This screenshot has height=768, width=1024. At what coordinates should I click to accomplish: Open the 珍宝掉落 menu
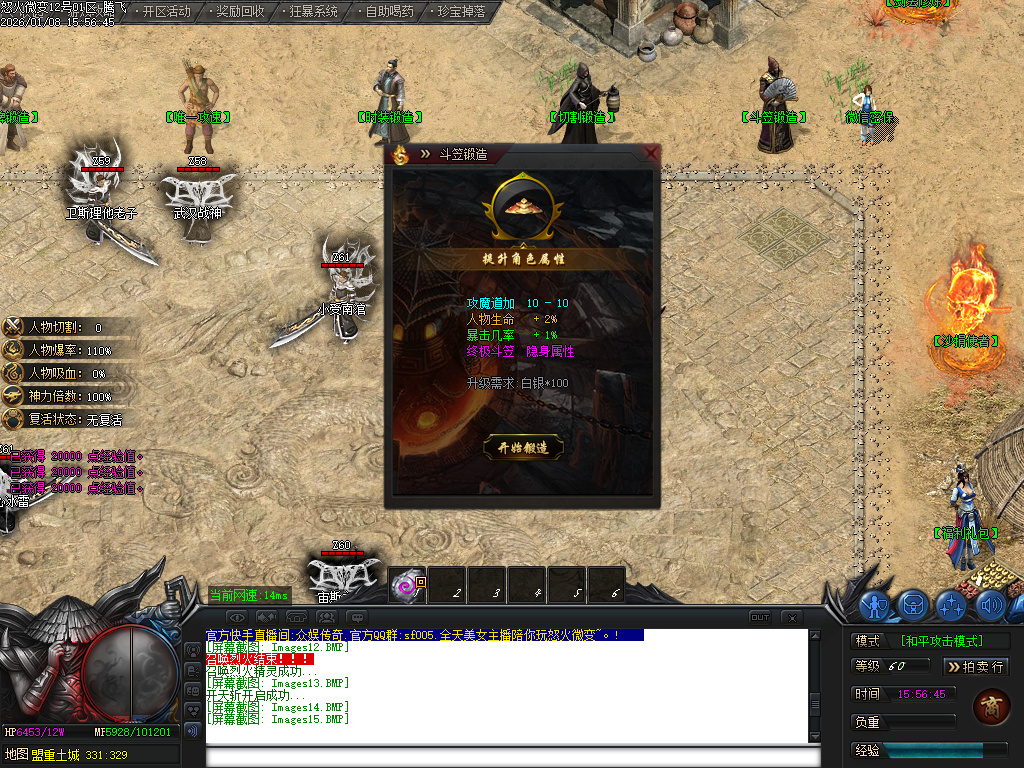(x=461, y=12)
